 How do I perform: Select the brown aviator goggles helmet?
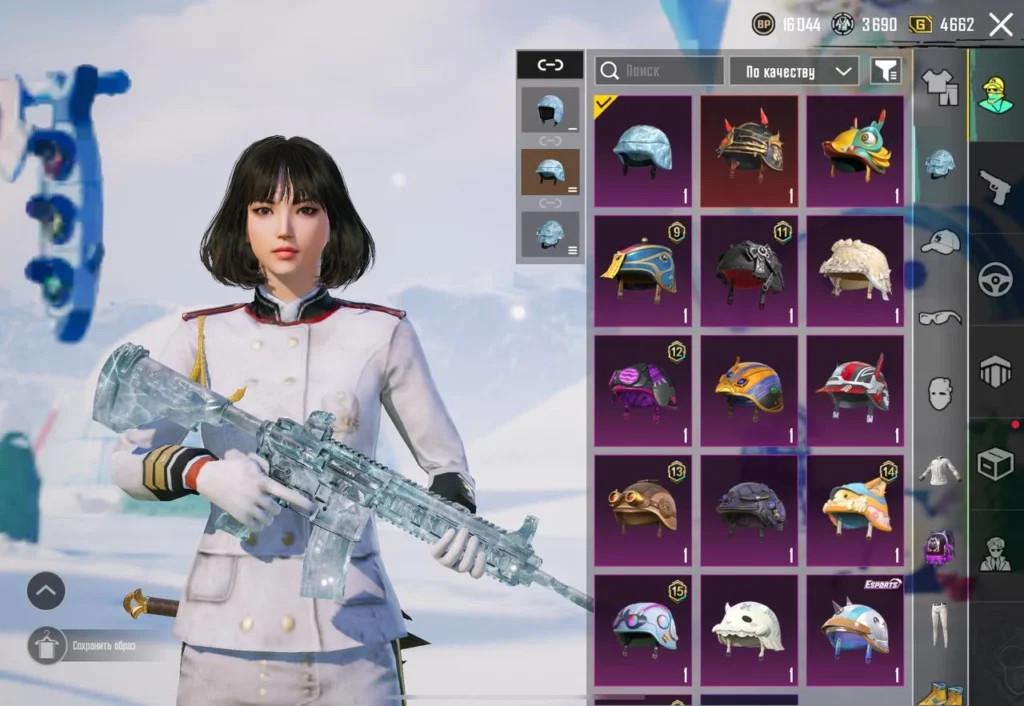pos(642,510)
